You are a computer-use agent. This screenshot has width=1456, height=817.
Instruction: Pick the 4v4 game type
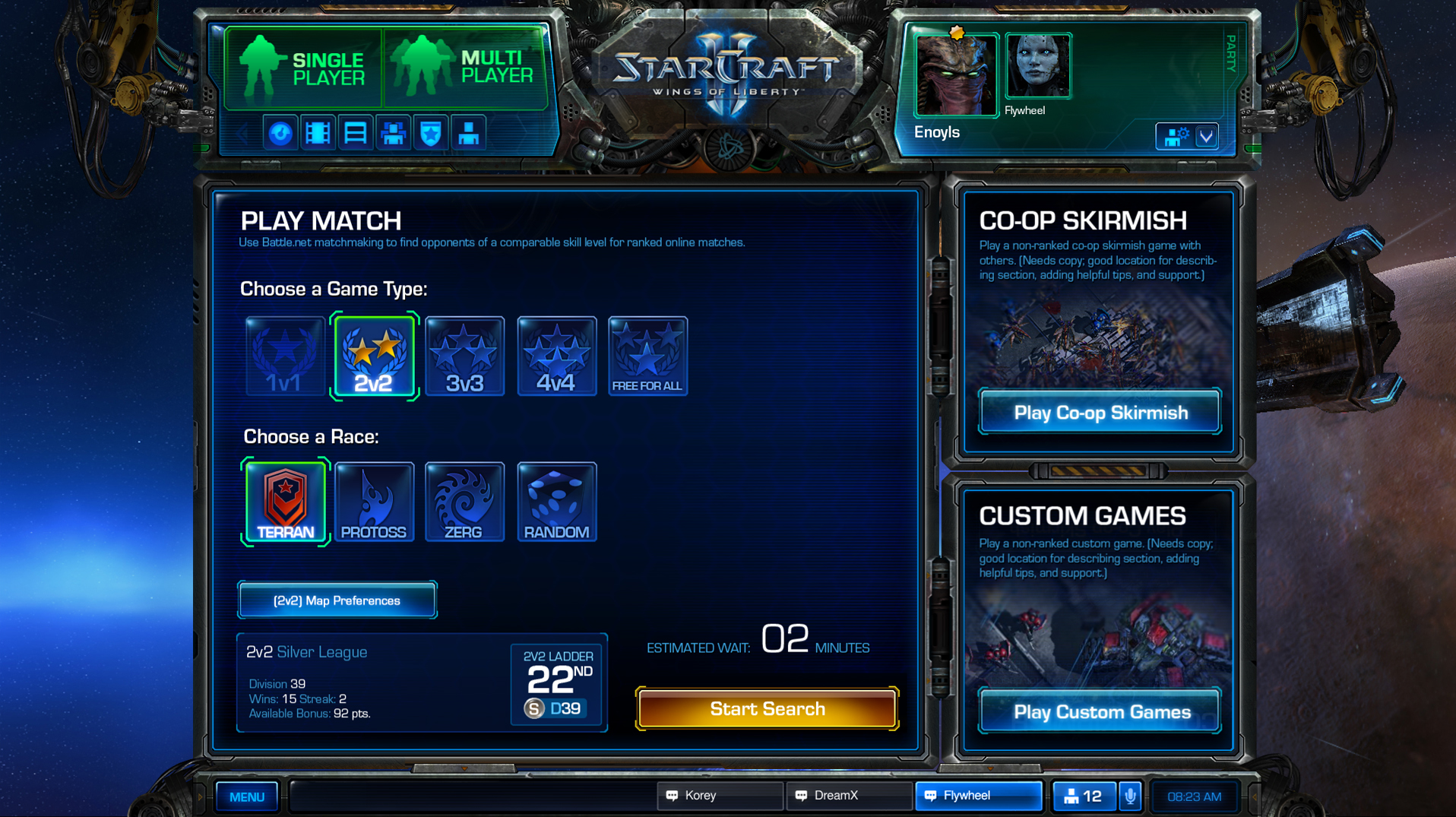pos(556,356)
